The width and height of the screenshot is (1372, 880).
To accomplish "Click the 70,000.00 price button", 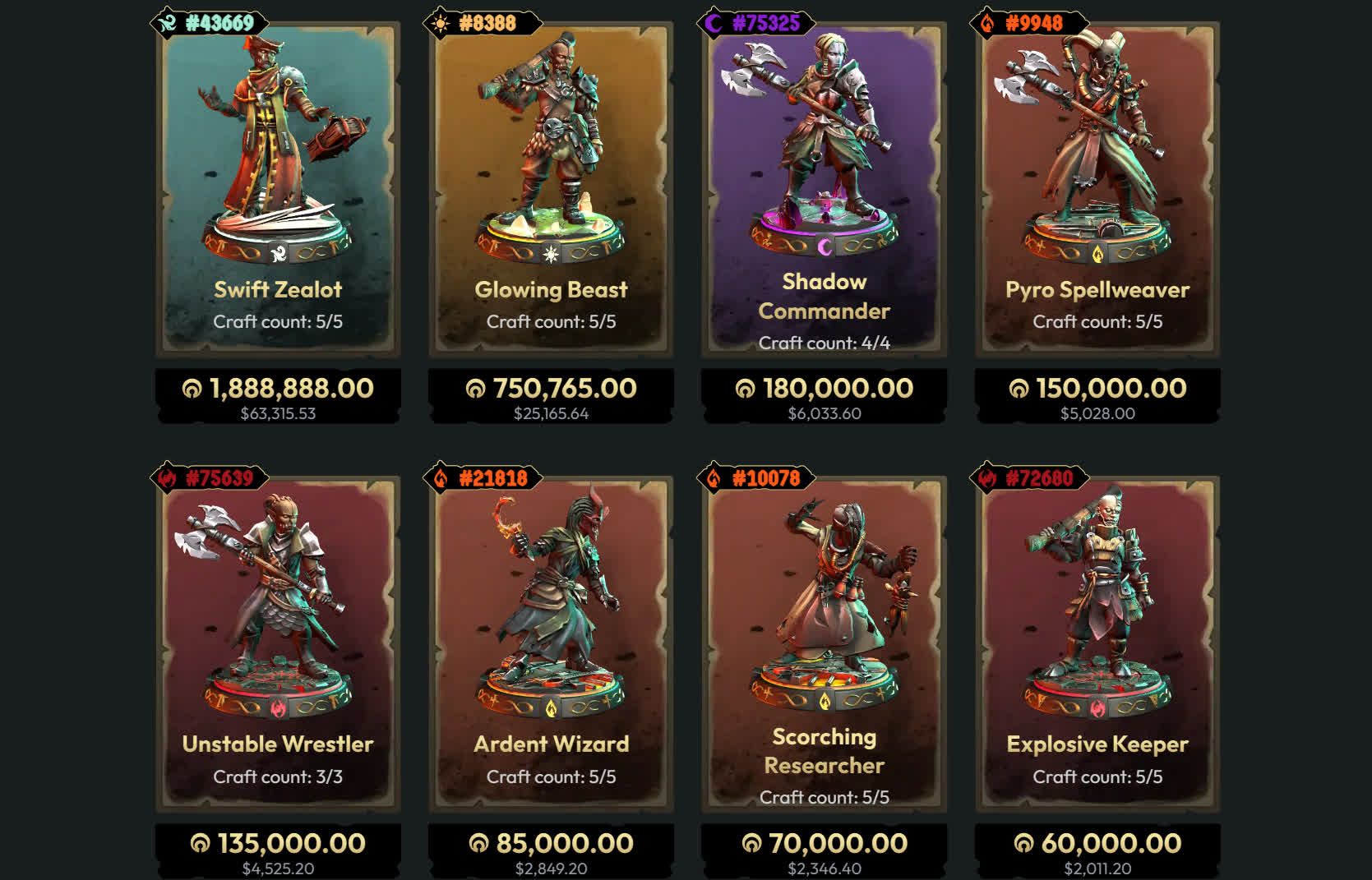I will 824,851.
